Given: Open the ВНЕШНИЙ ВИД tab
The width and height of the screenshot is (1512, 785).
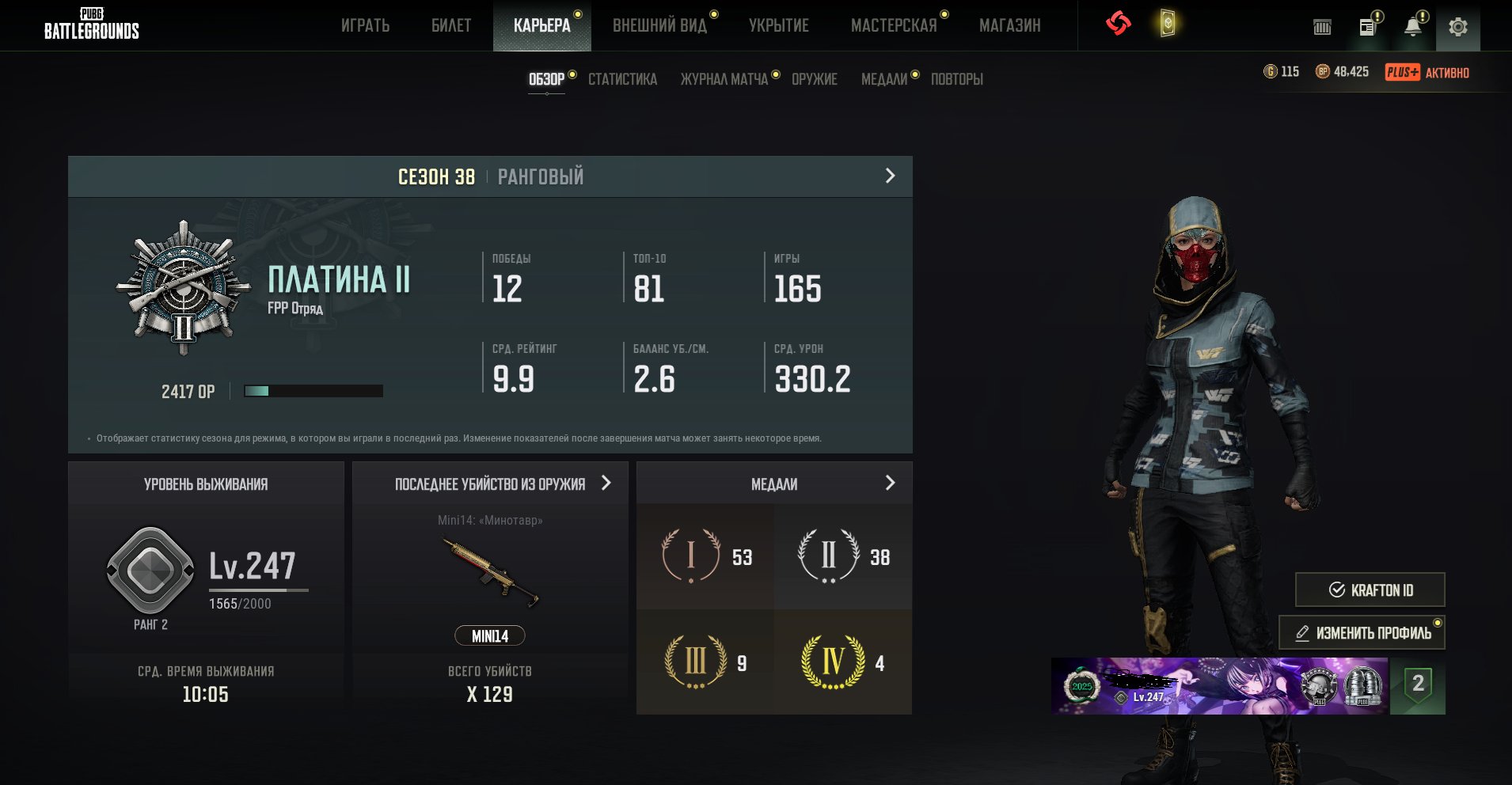Looking at the screenshot, I should point(659,26).
